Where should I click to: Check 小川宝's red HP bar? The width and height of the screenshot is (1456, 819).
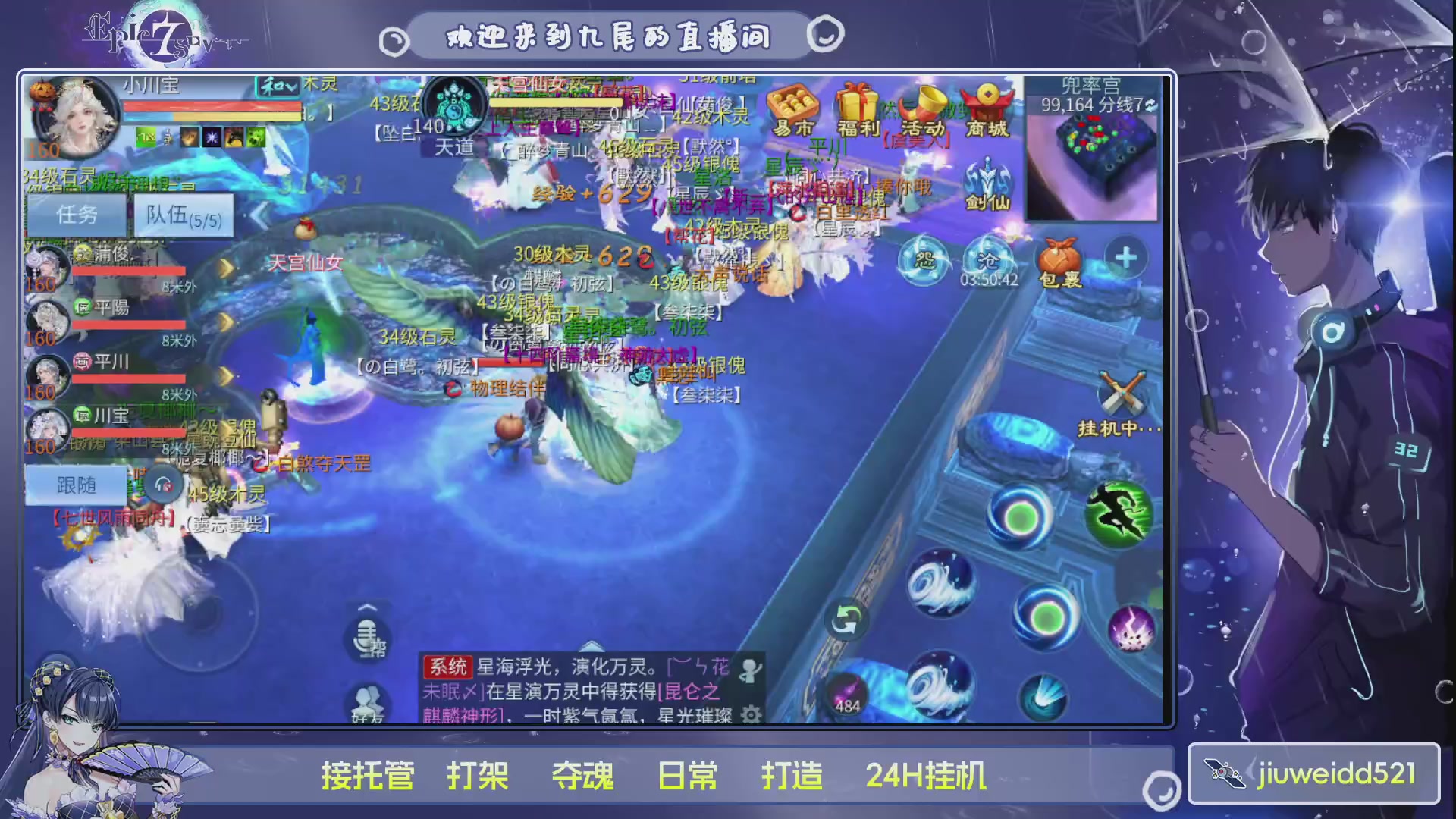[212, 107]
